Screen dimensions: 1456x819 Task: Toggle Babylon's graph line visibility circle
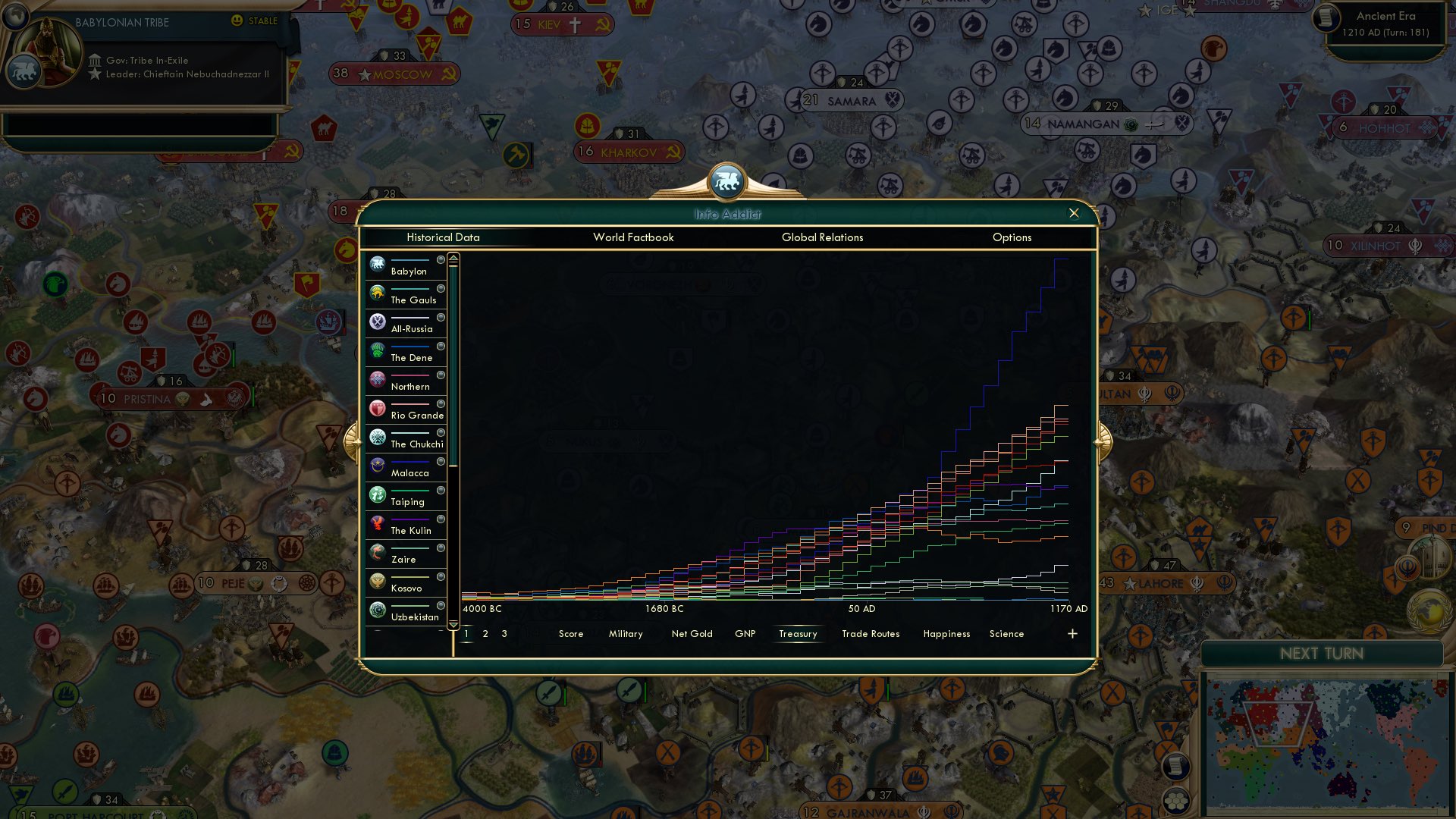(442, 261)
